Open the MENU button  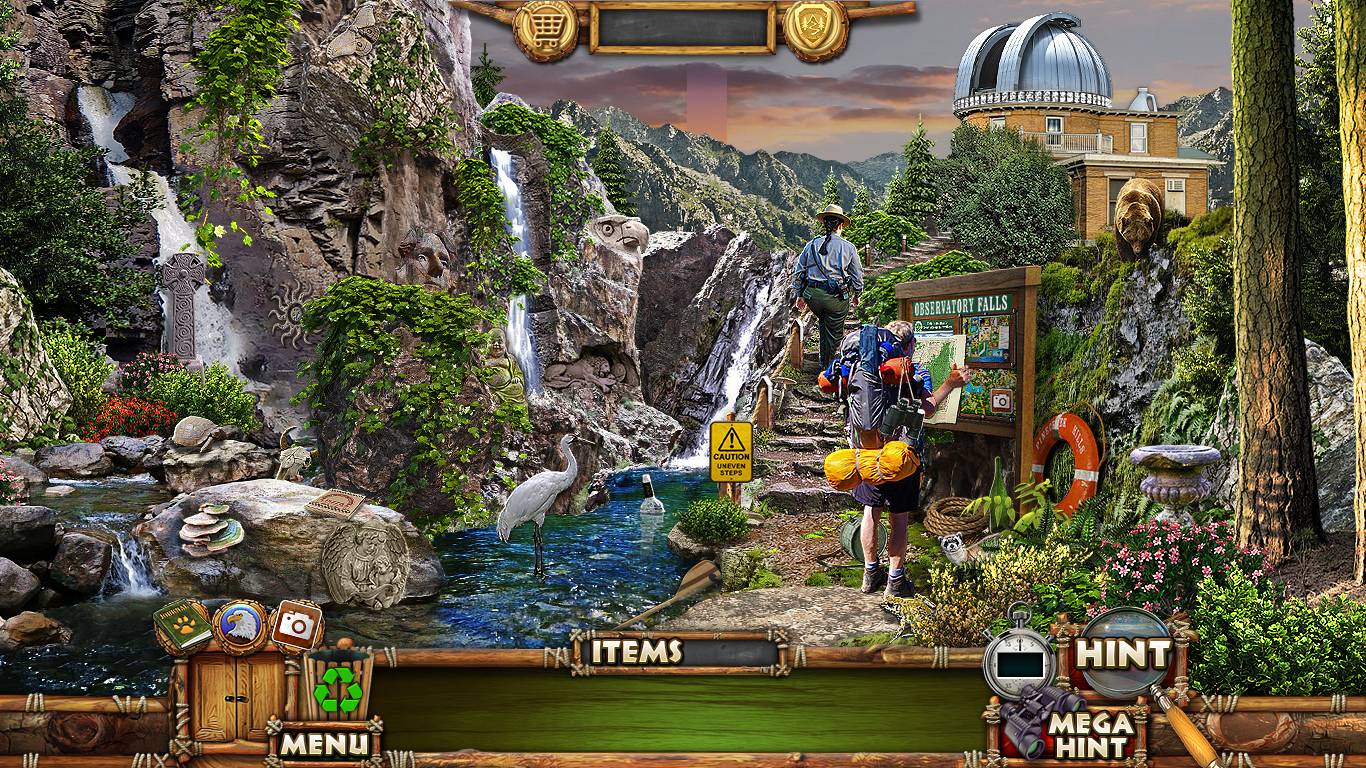tap(324, 743)
